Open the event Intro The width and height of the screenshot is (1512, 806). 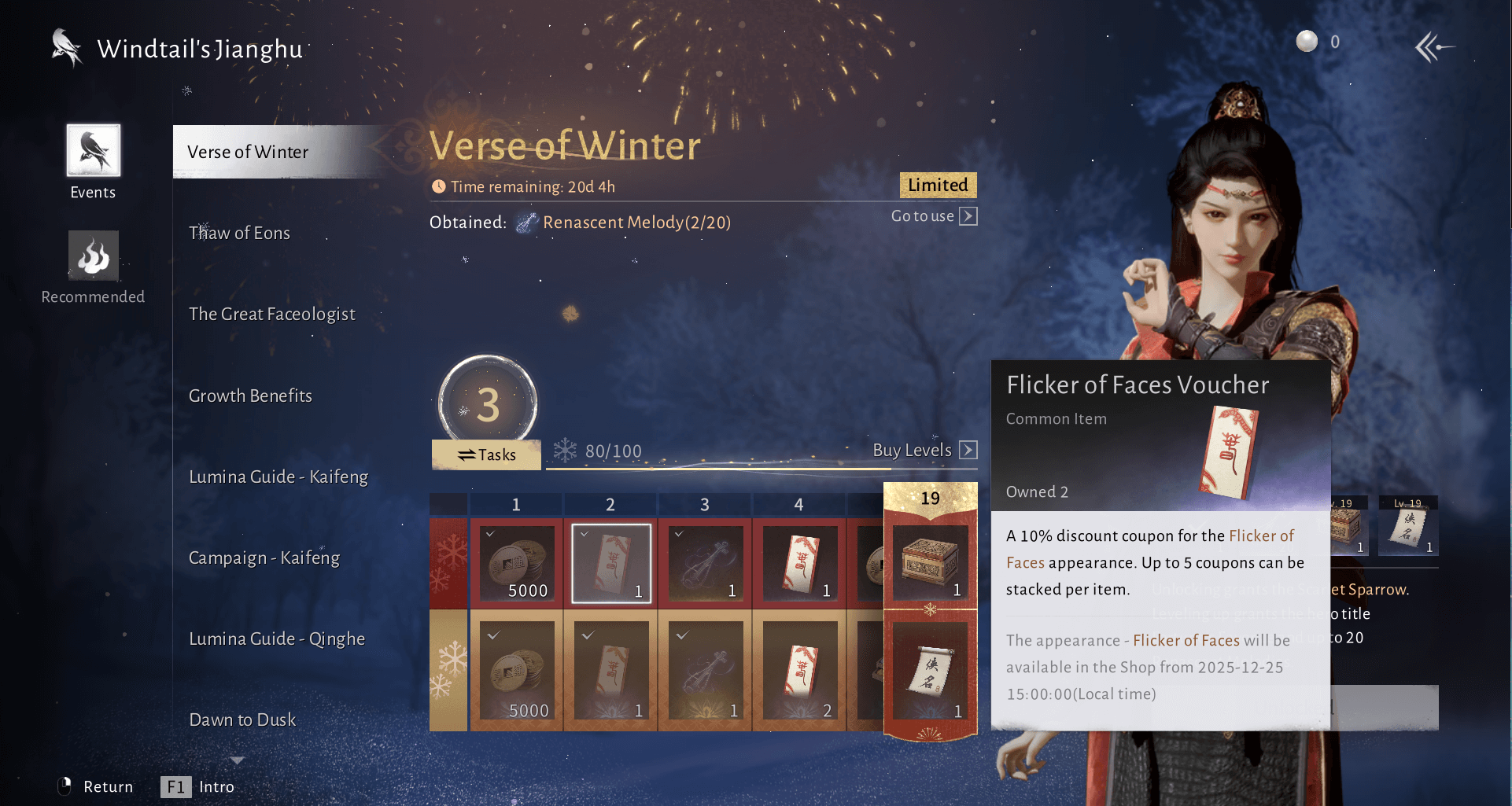(197, 786)
